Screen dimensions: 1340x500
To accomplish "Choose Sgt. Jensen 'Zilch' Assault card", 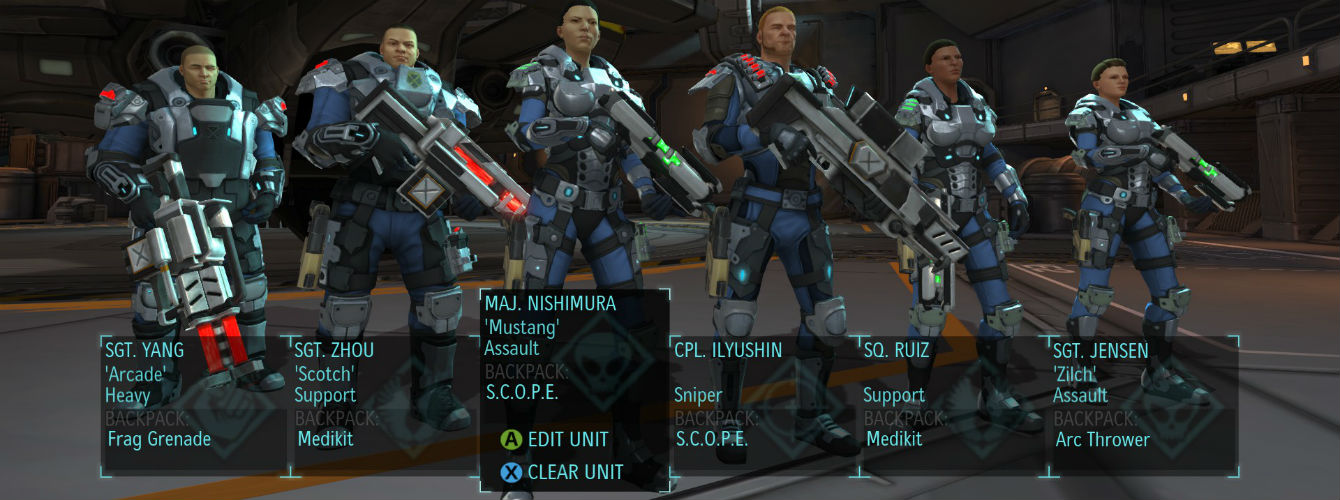I will click(1144, 400).
